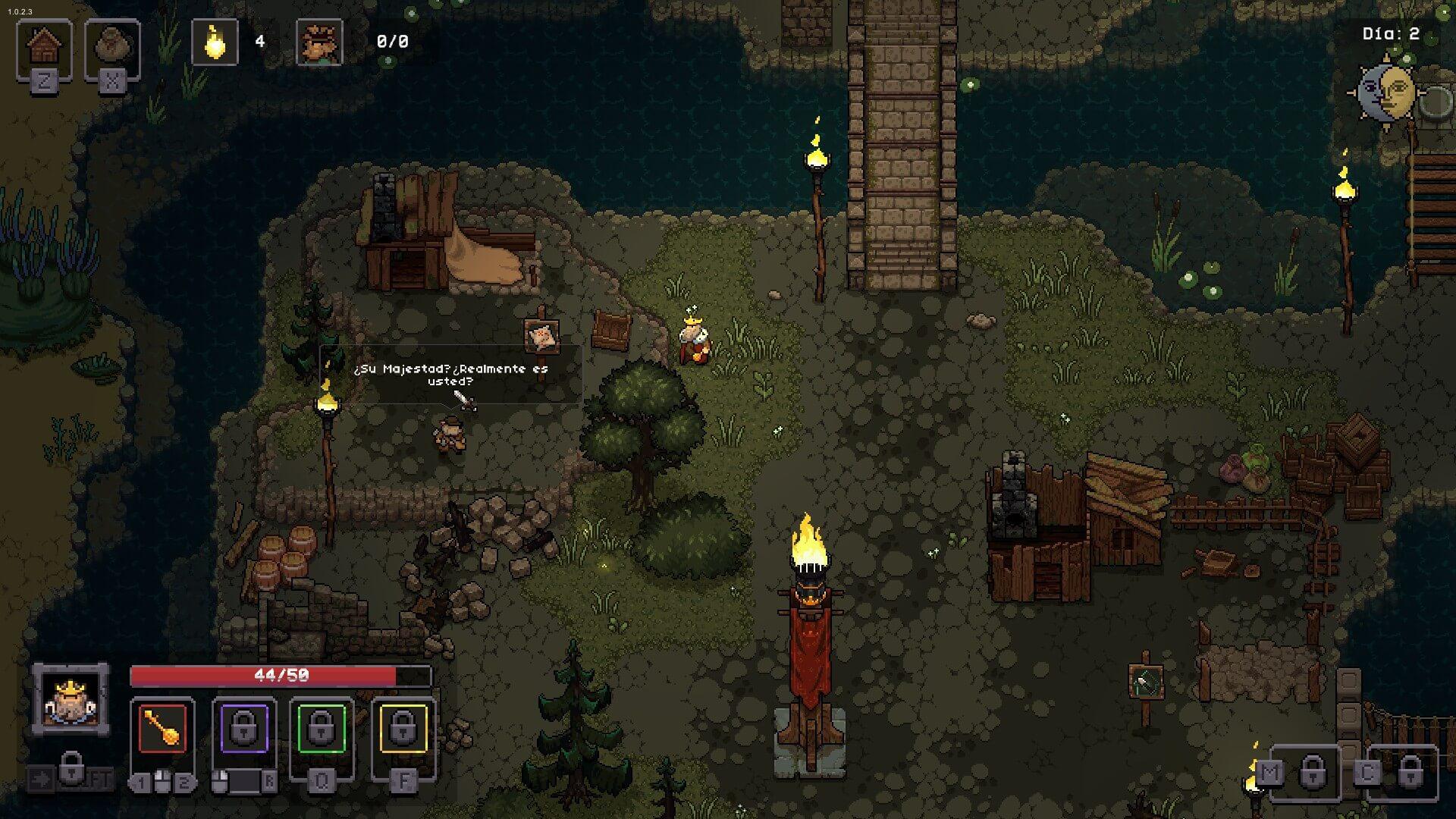
Task: Click the locked C button slot
Action: click(x=1409, y=772)
